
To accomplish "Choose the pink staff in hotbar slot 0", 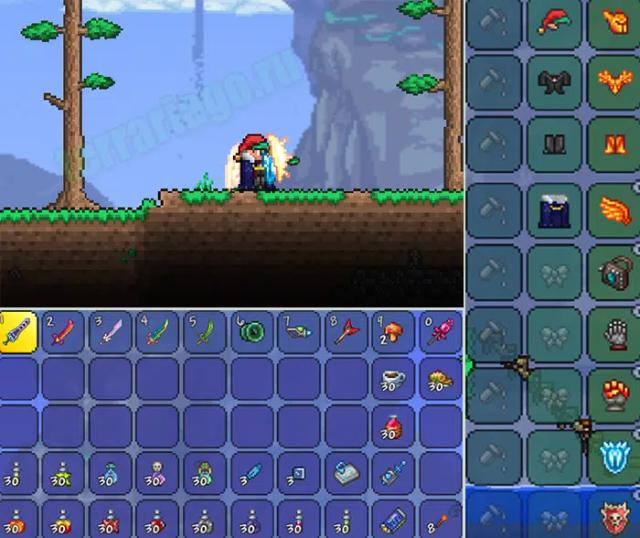I will [441, 332].
